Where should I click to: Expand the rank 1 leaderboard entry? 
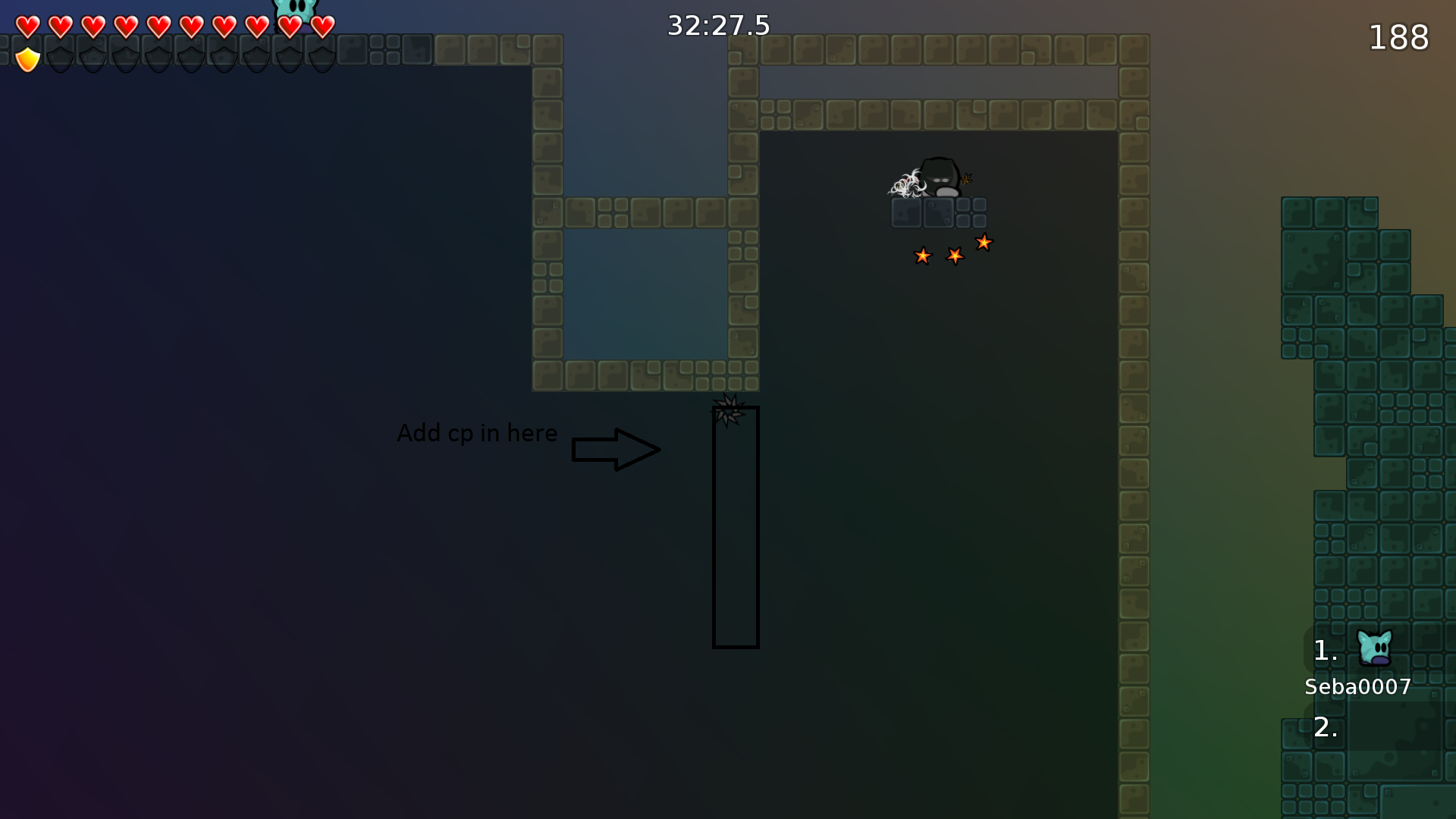point(1326,650)
